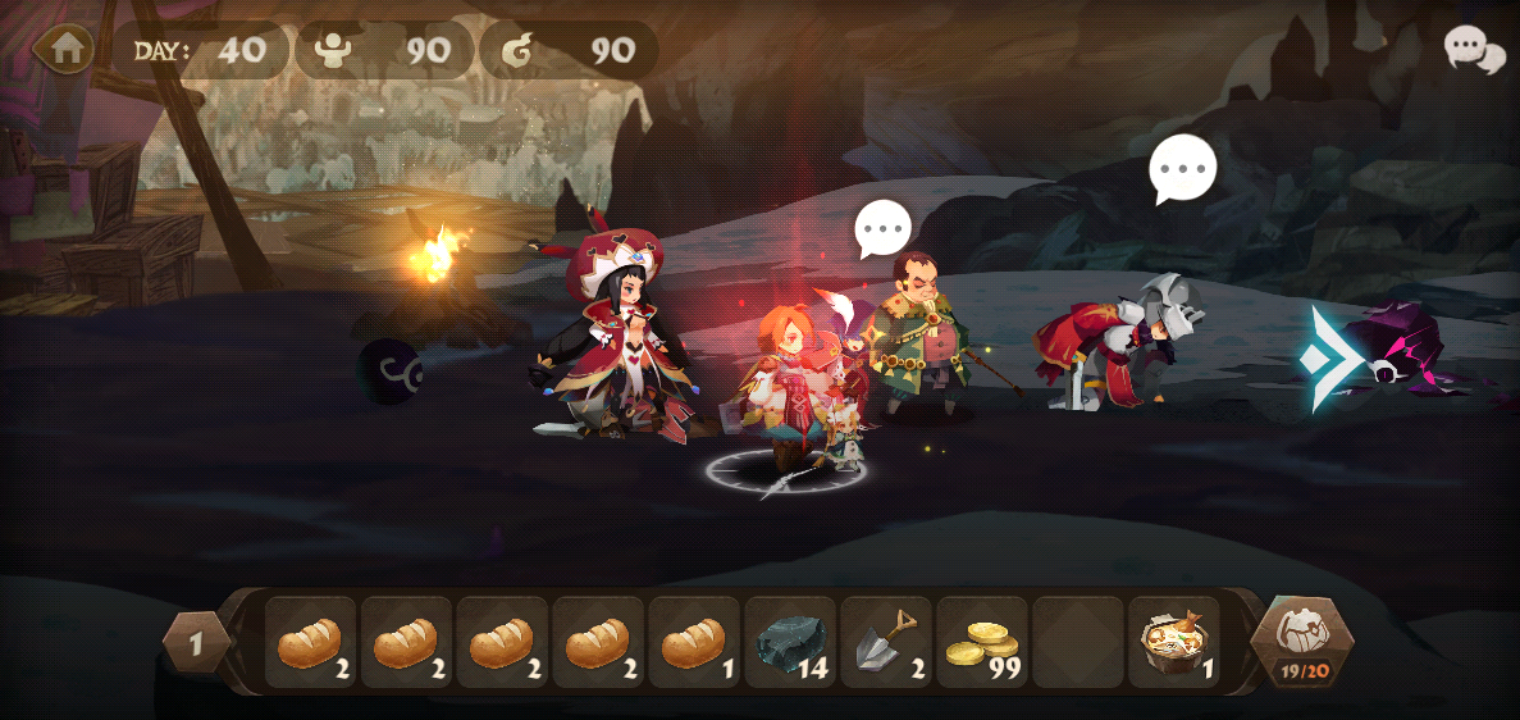Tap the speech bubble above the armored knight
The width and height of the screenshot is (1520, 720).
[x=1182, y=168]
